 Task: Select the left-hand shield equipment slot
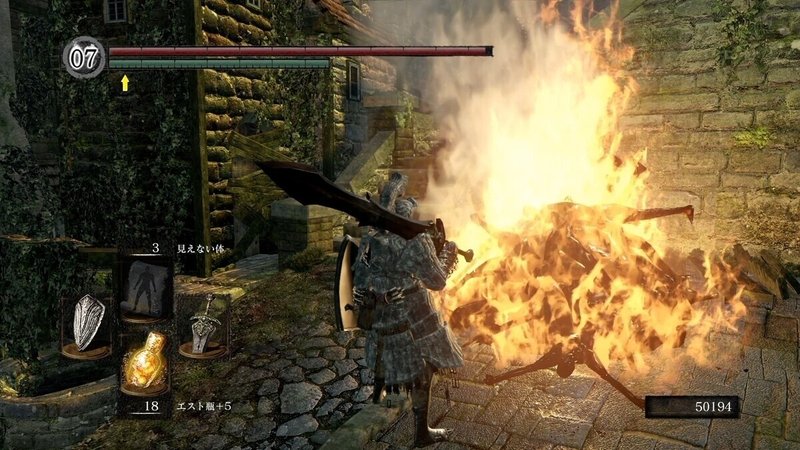pos(87,325)
